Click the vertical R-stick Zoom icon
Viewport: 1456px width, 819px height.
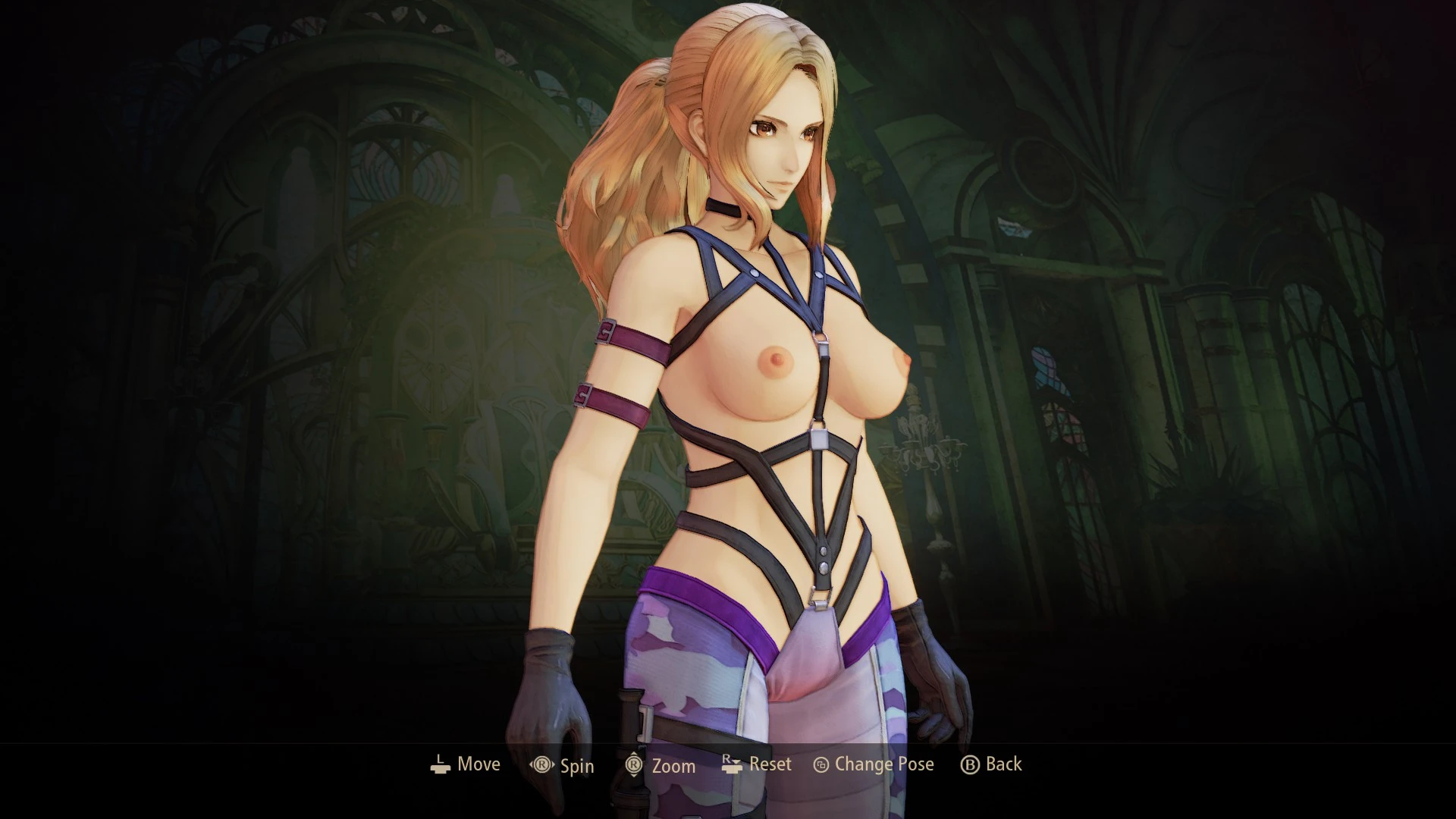point(634,766)
